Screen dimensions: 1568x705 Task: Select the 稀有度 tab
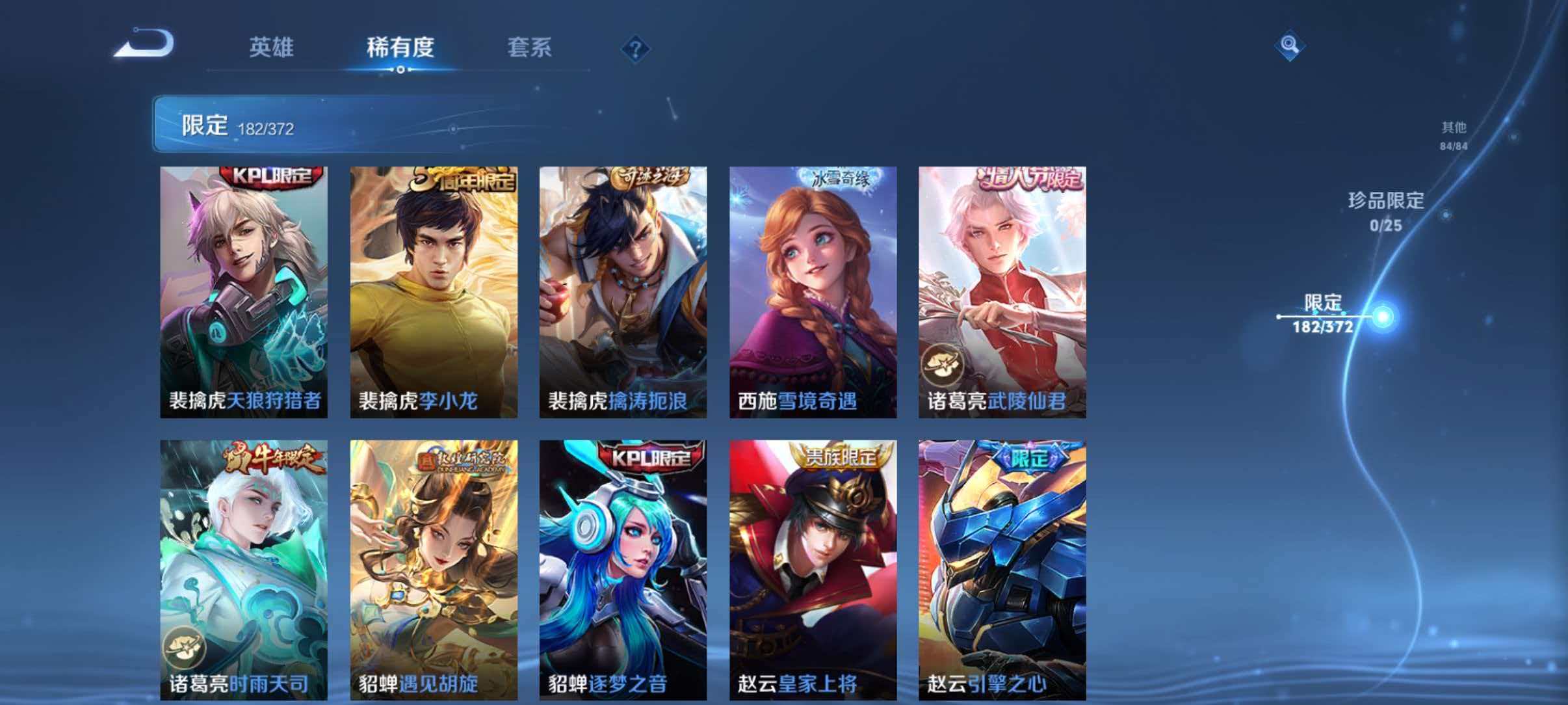pyautogui.click(x=400, y=48)
